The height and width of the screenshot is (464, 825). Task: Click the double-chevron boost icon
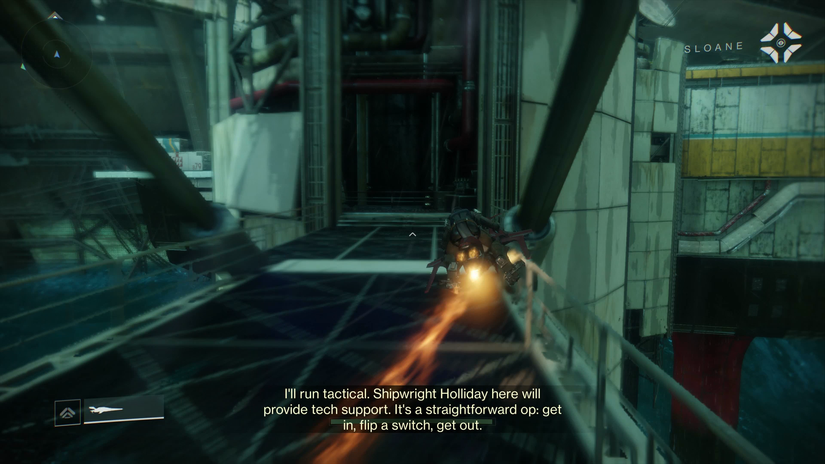[x=68, y=411]
